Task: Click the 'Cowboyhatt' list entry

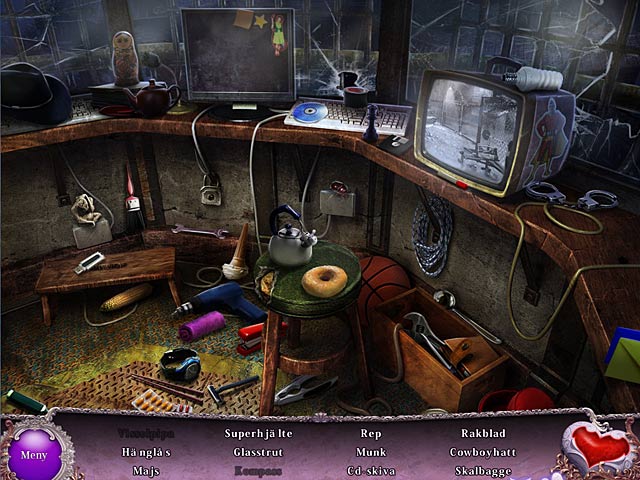Action: pyautogui.click(x=484, y=452)
